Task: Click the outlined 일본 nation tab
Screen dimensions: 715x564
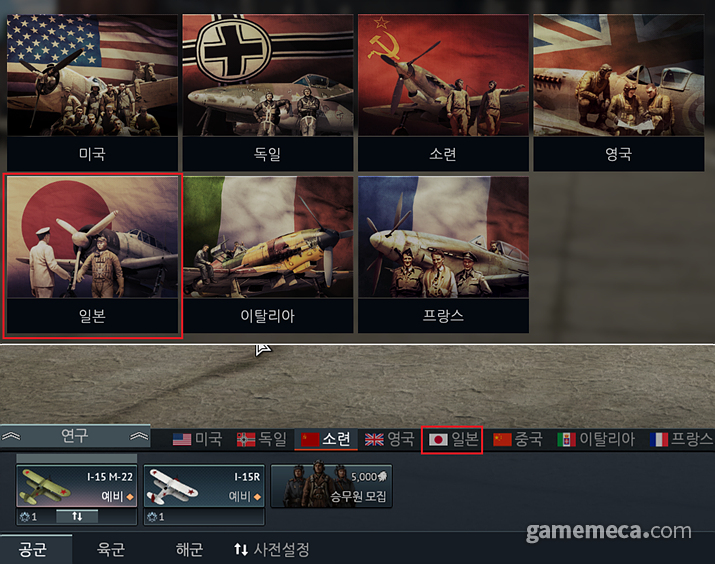Action: (x=453, y=439)
